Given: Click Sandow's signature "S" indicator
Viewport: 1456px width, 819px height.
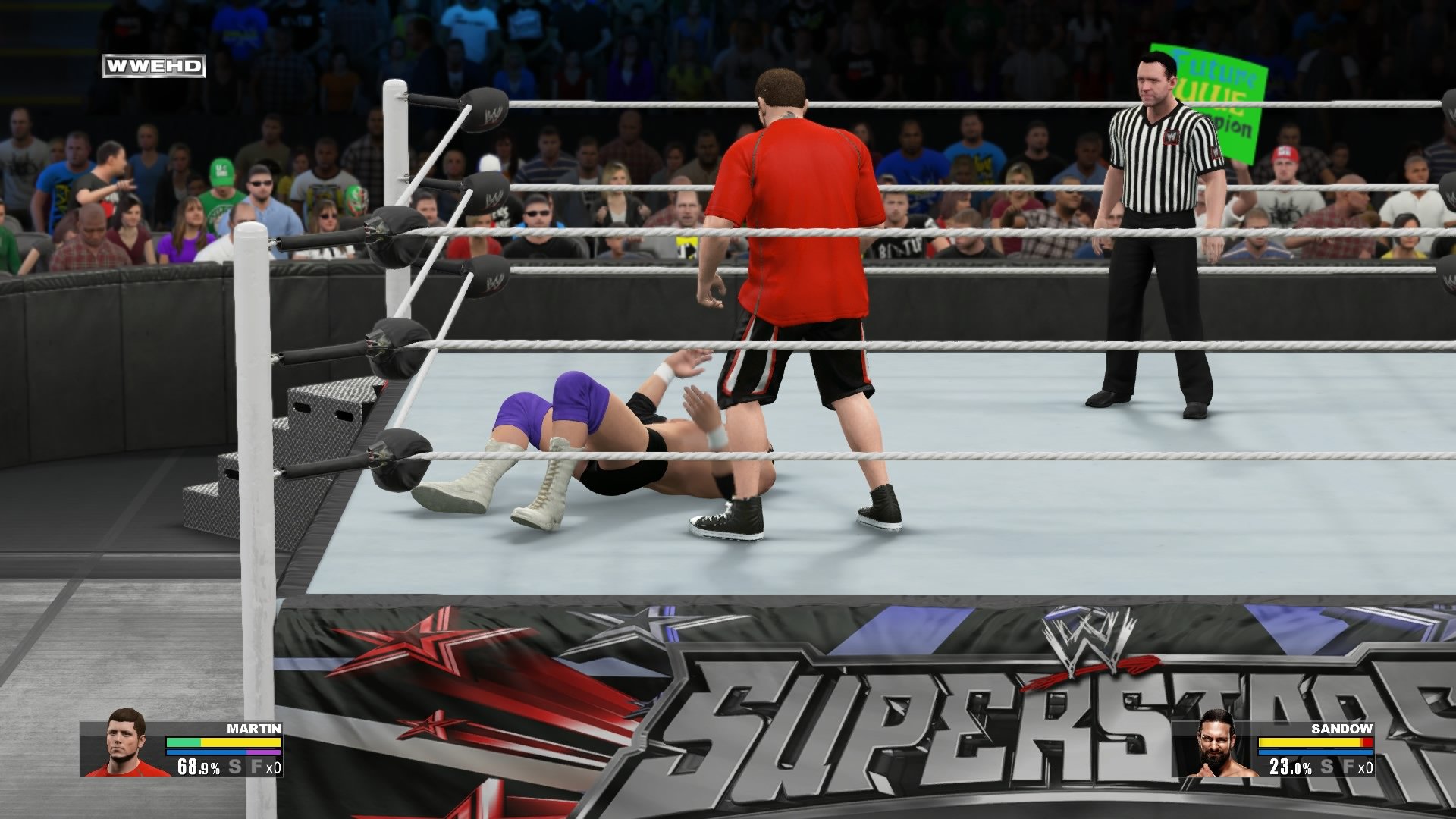Looking at the screenshot, I should point(1327,767).
